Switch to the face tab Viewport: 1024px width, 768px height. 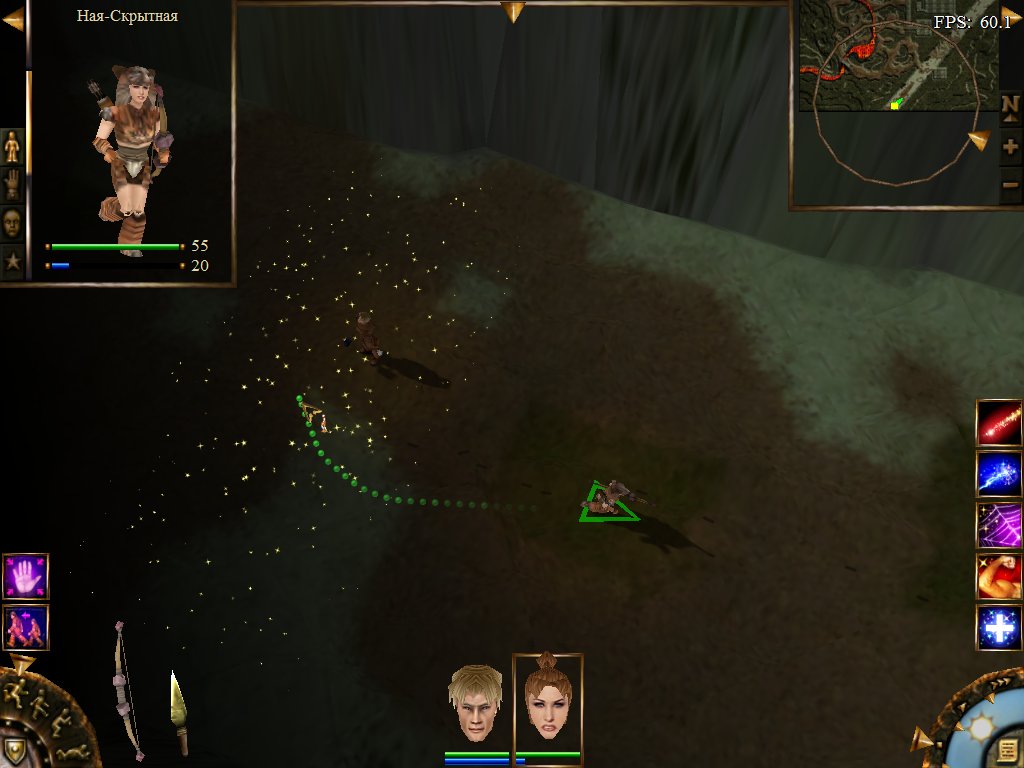(12, 223)
